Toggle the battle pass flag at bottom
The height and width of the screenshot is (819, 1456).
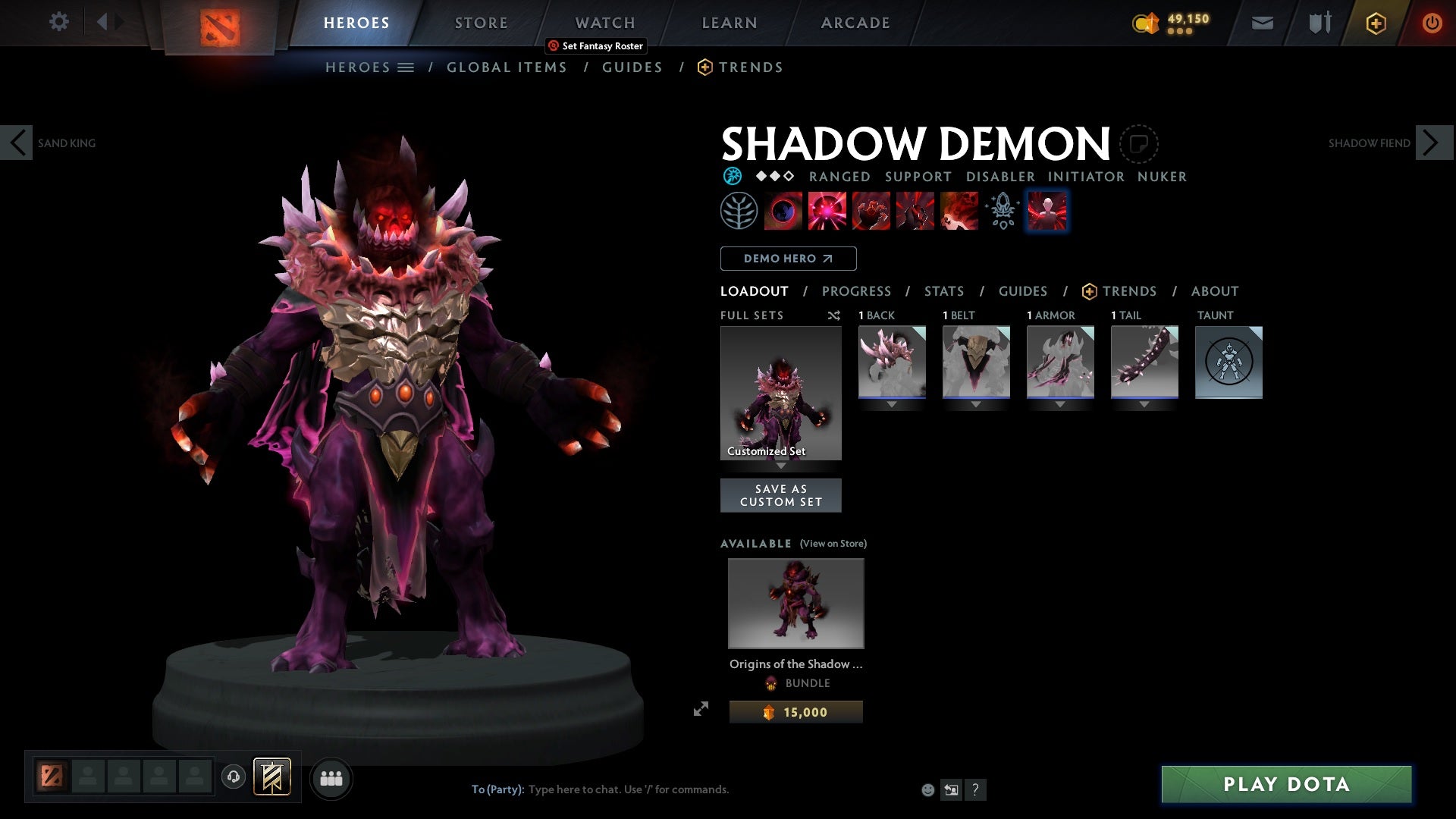(273, 777)
